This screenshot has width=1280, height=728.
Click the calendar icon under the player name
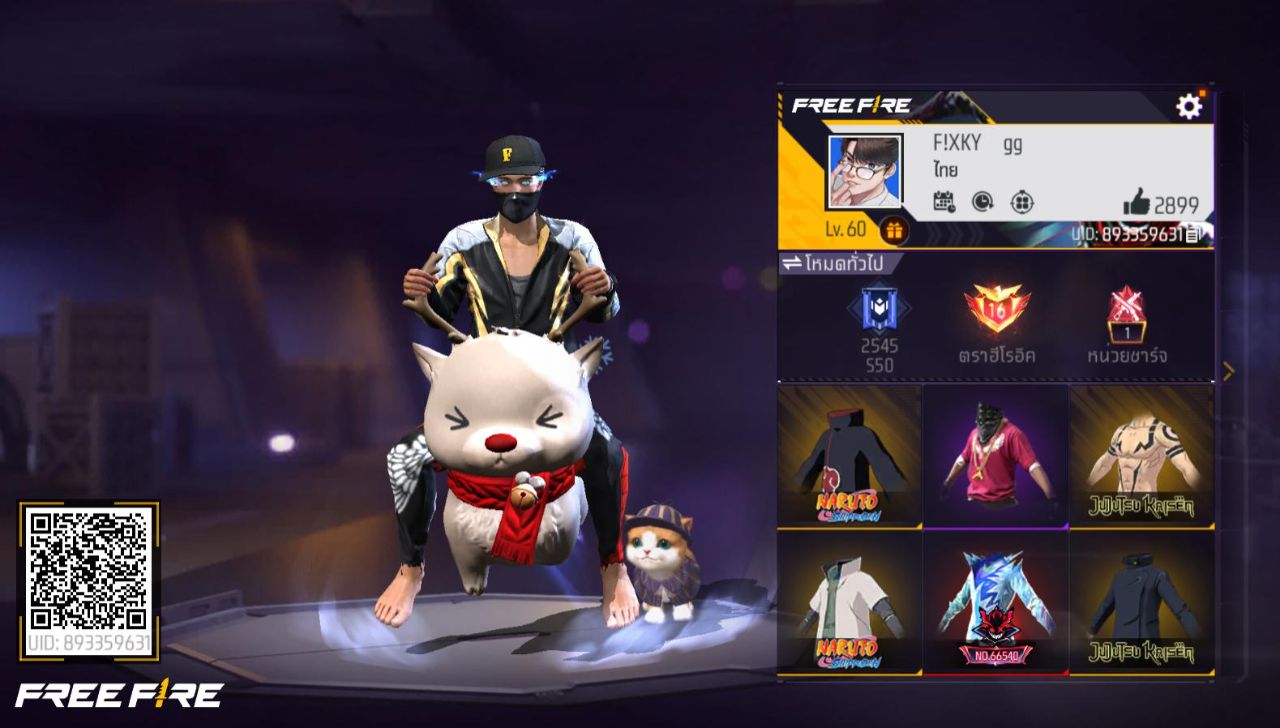tap(943, 202)
